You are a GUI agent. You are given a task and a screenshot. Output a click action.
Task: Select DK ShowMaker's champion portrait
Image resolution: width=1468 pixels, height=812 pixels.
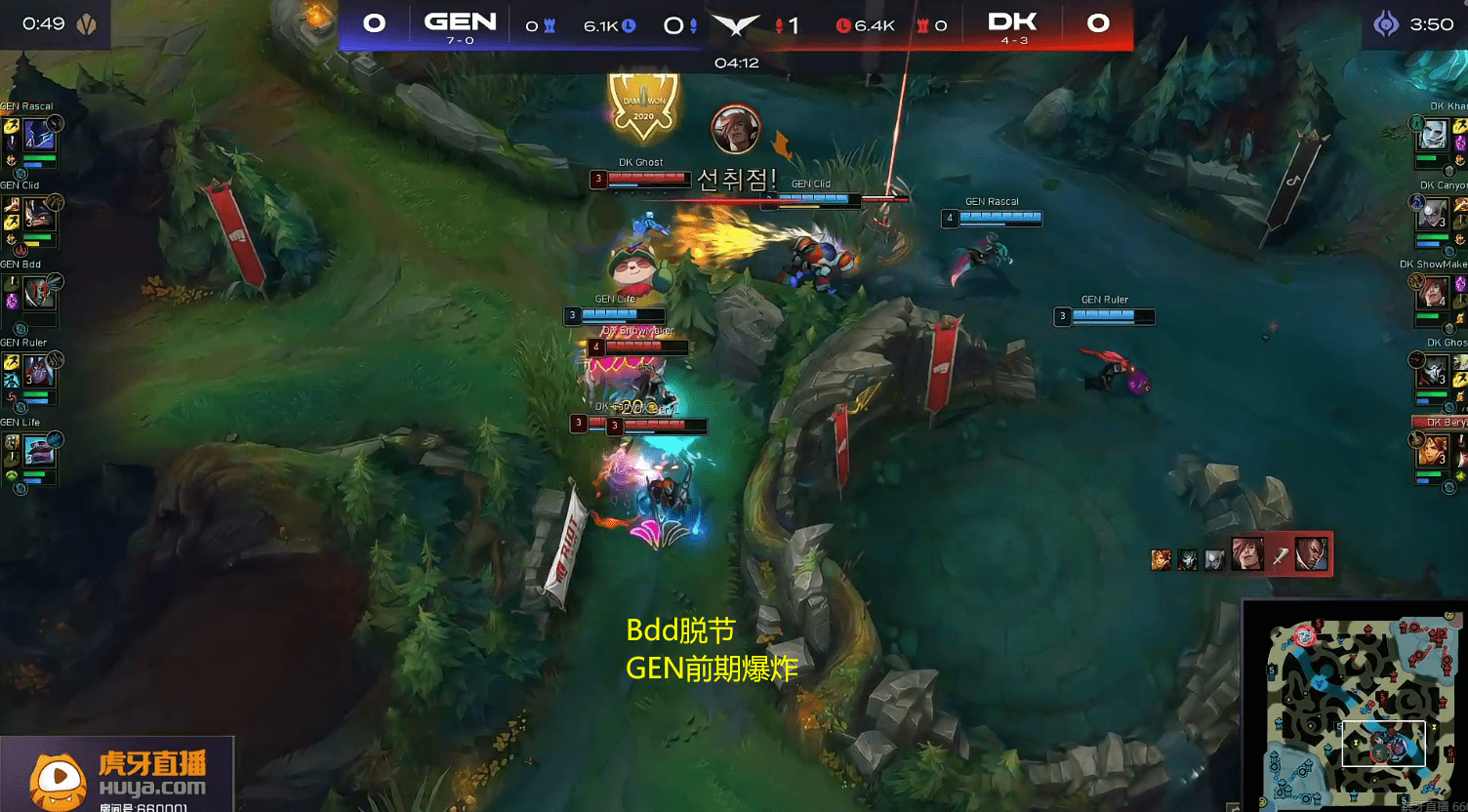tap(1433, 291)
